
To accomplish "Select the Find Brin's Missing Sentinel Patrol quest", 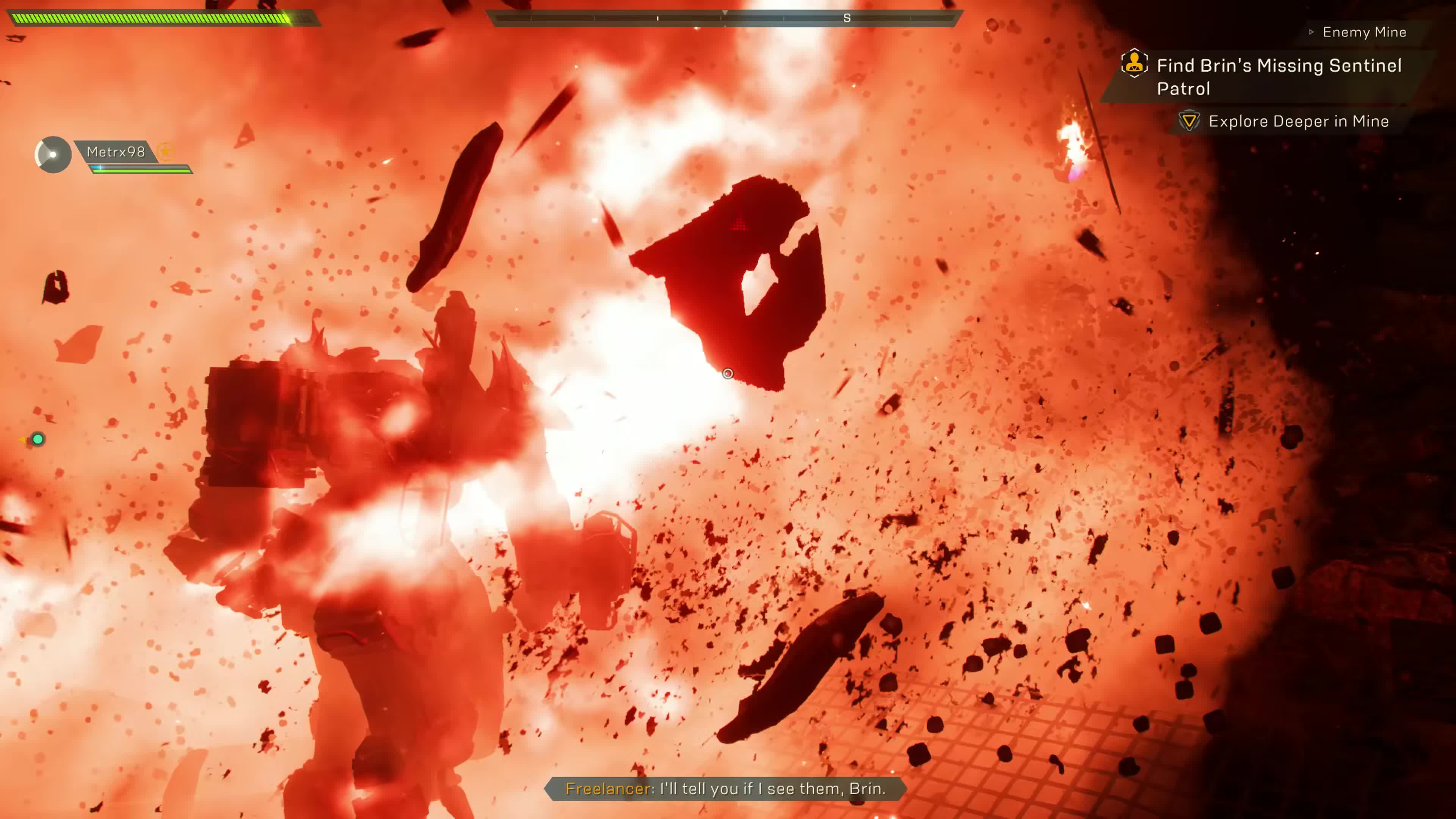I will pyautogui.click(x=1279, y=77).
